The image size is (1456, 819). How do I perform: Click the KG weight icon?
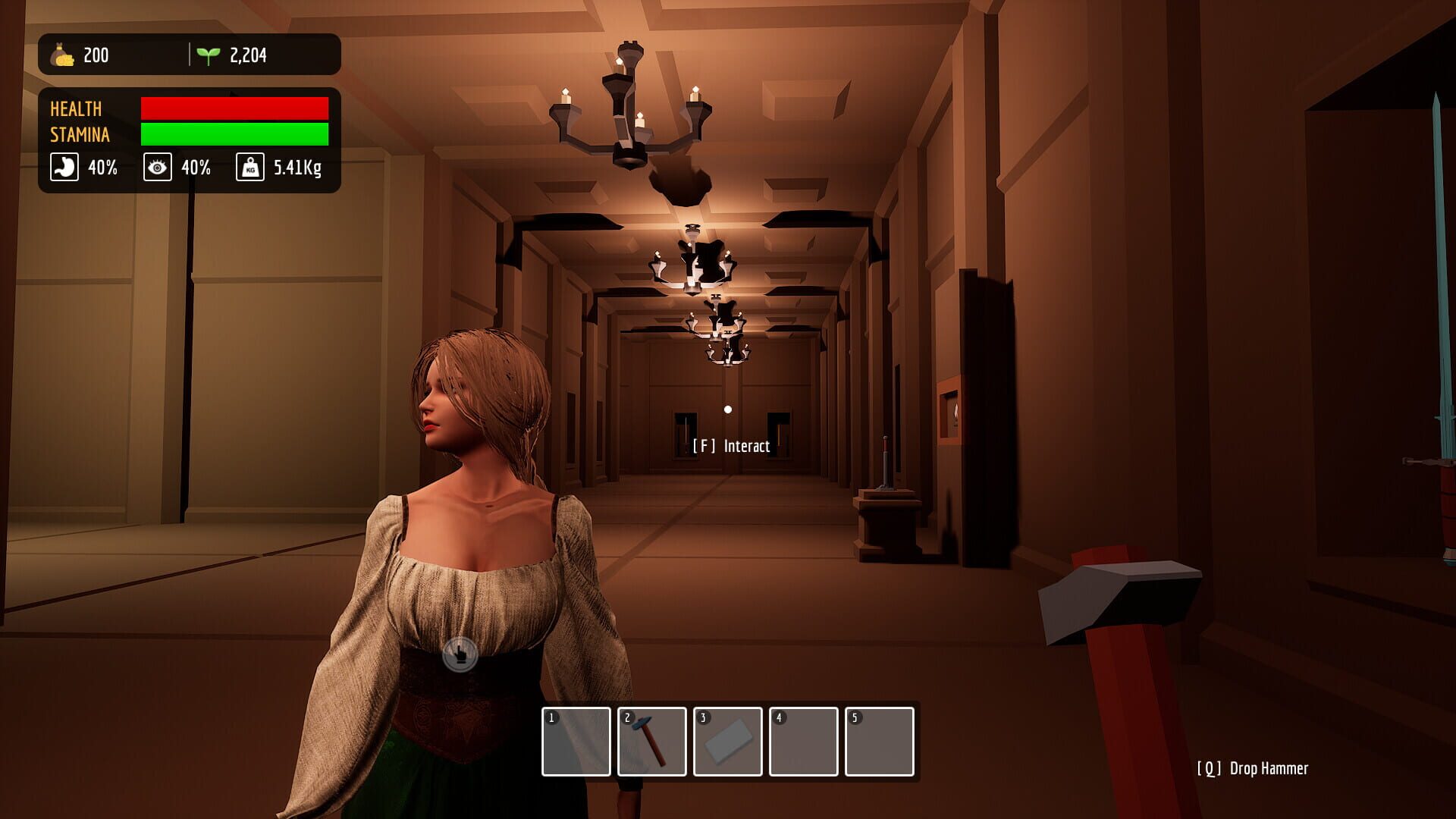click(x=250, y=168)
